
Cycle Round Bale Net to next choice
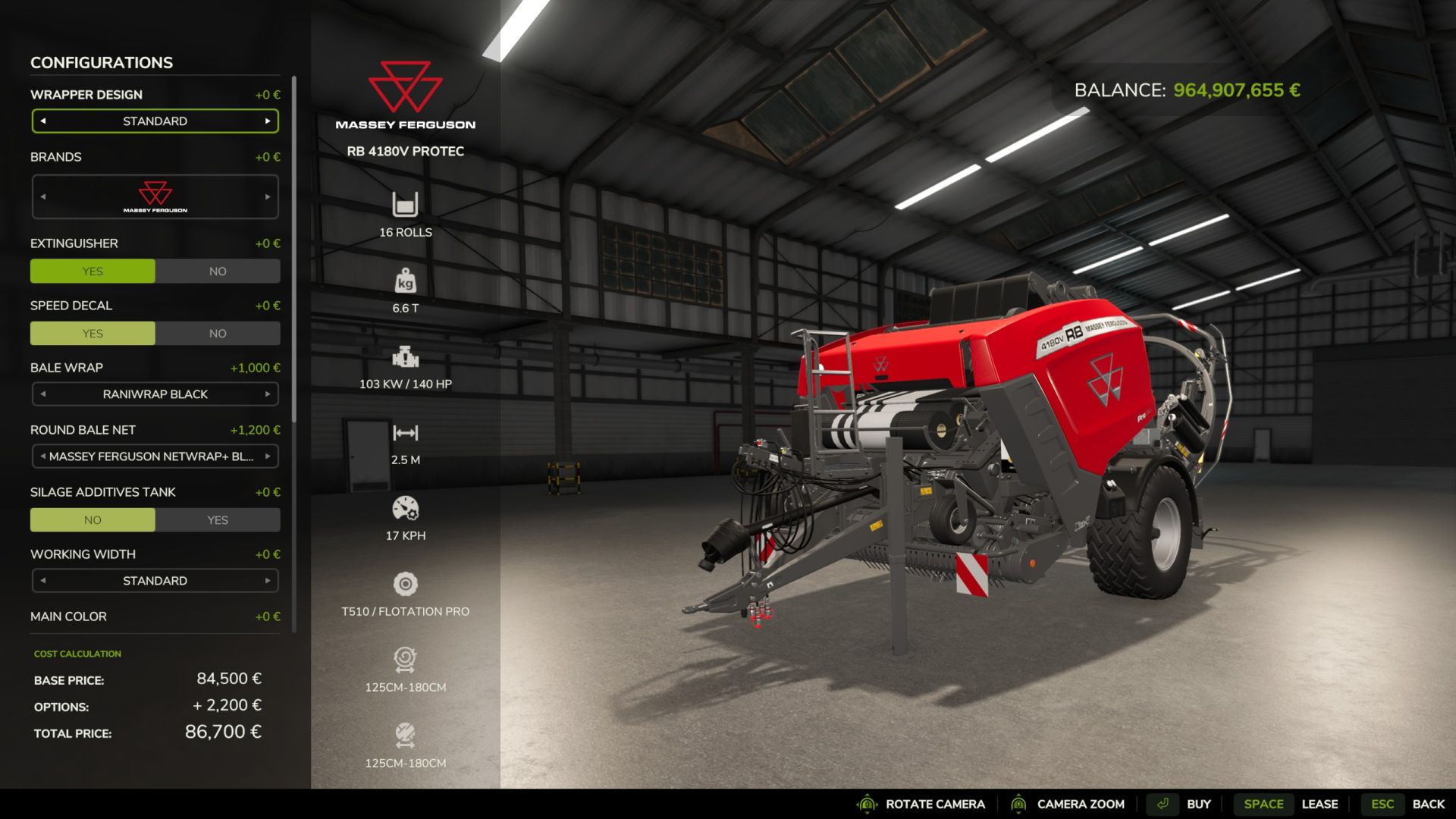click(268, 457)
